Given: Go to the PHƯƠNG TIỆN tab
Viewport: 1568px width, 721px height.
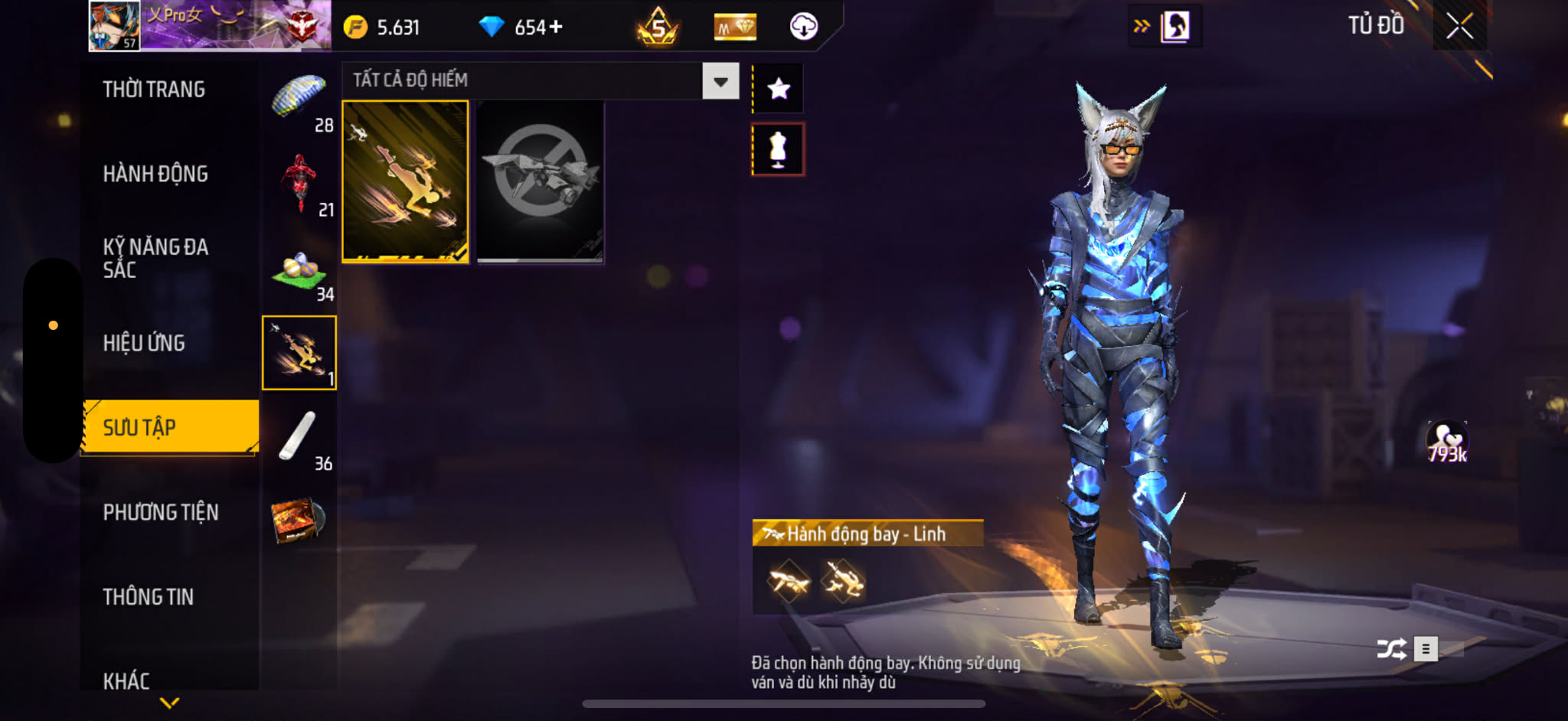Looking at the screenshot, I should click(161, 512).
